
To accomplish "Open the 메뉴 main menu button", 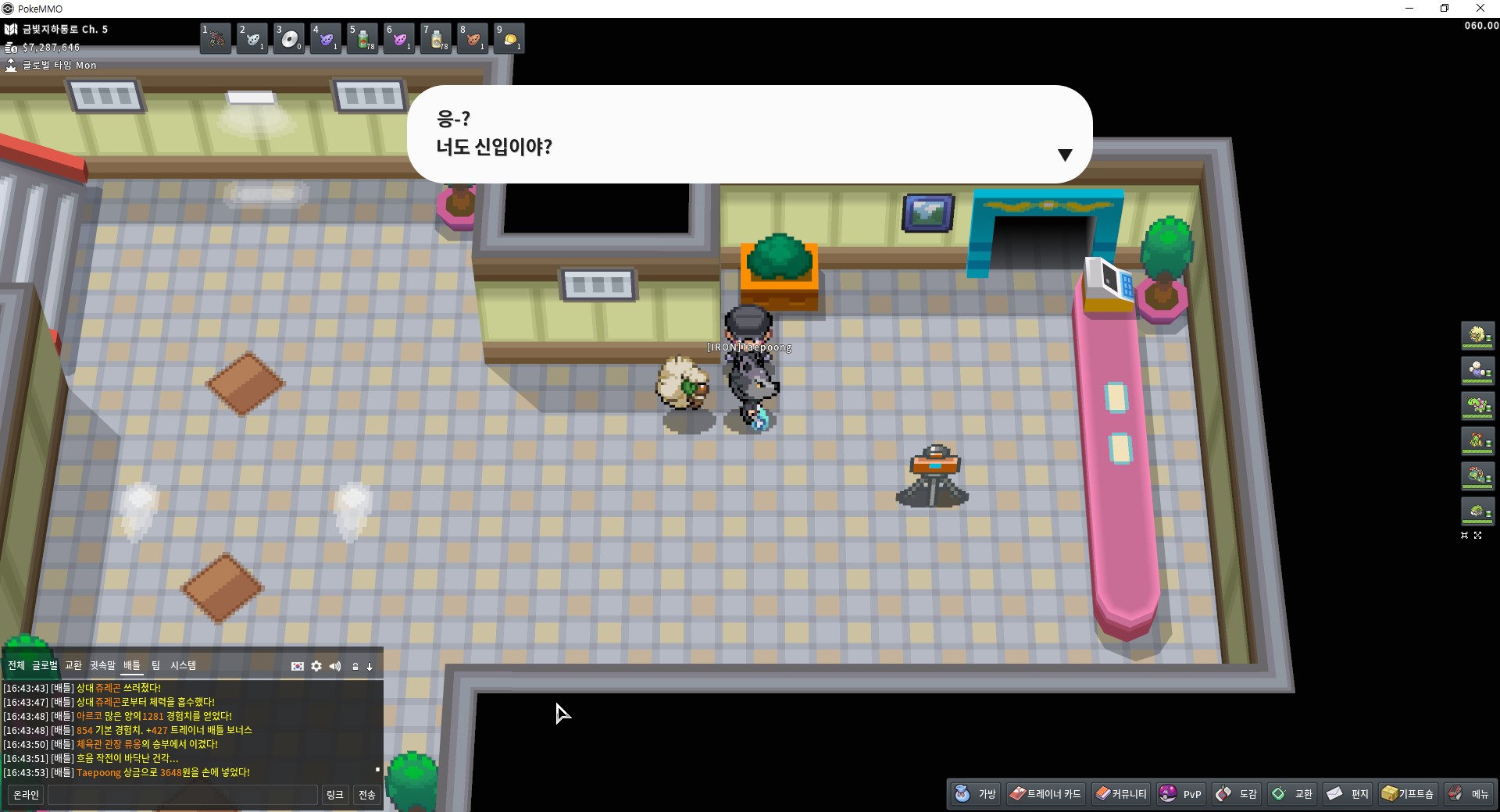I will [x=1469, y=794].
